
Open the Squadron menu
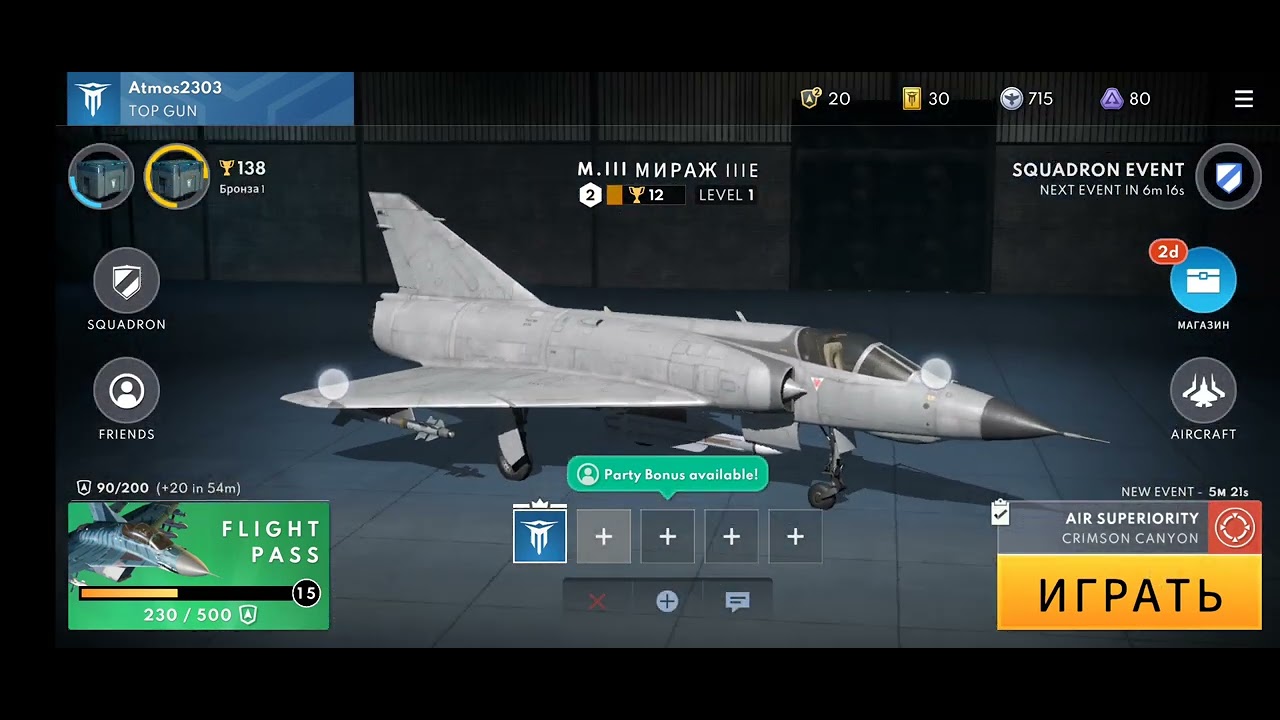(x=127, y=282)
